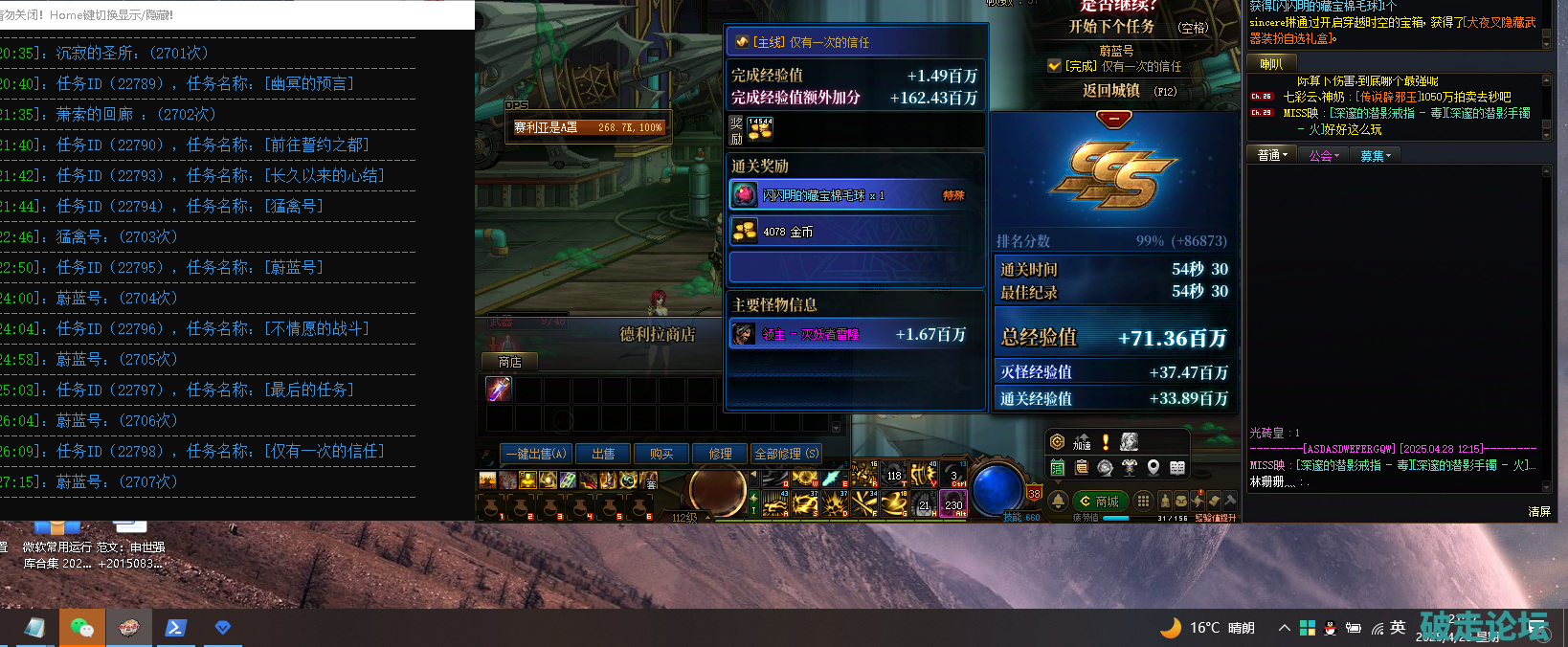
Task: Switch to the 募集 recruit chat tab
Action: coord(1375,155)
